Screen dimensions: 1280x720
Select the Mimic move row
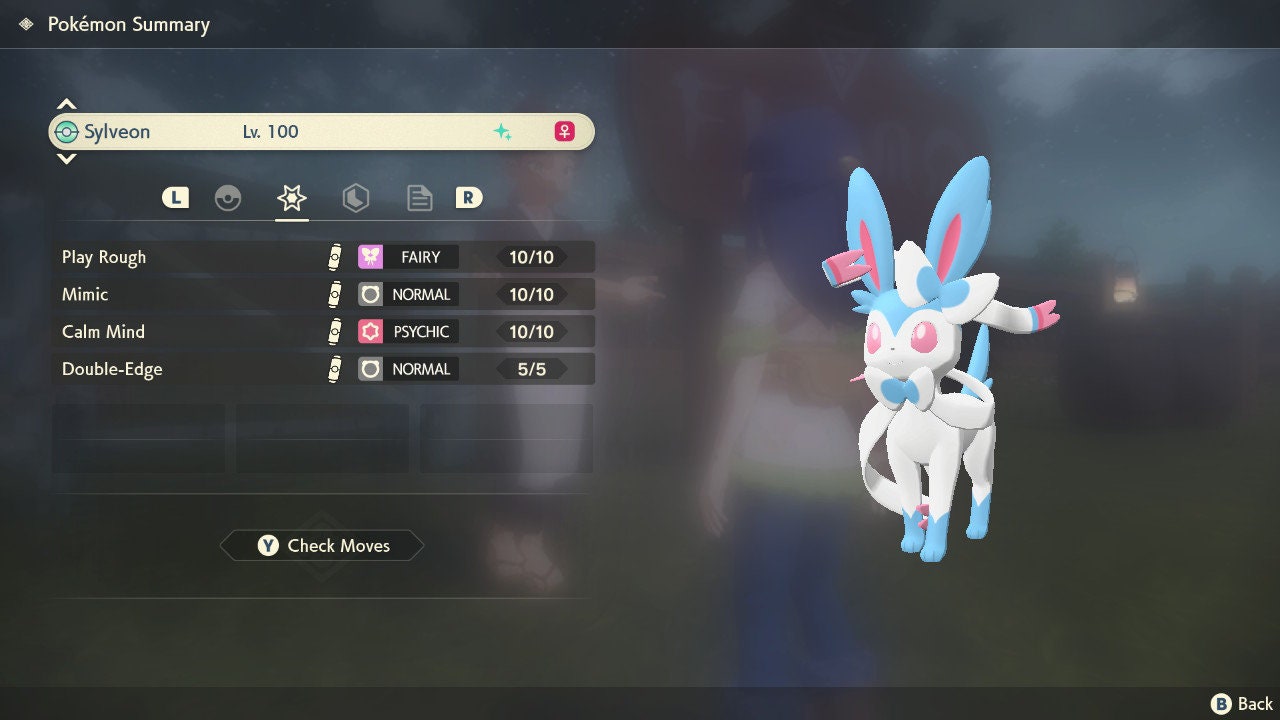pos(323,294)
